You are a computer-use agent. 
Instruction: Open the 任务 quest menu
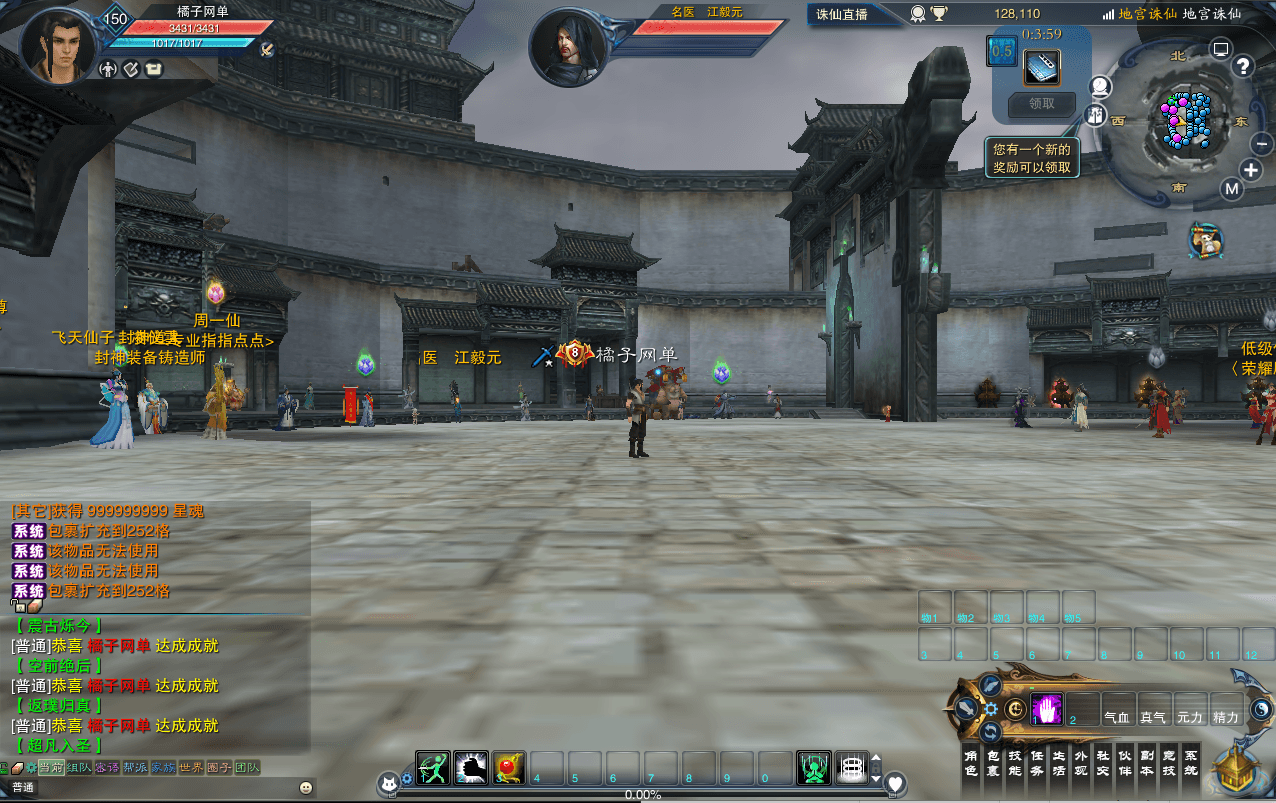tap(1036, 763)
